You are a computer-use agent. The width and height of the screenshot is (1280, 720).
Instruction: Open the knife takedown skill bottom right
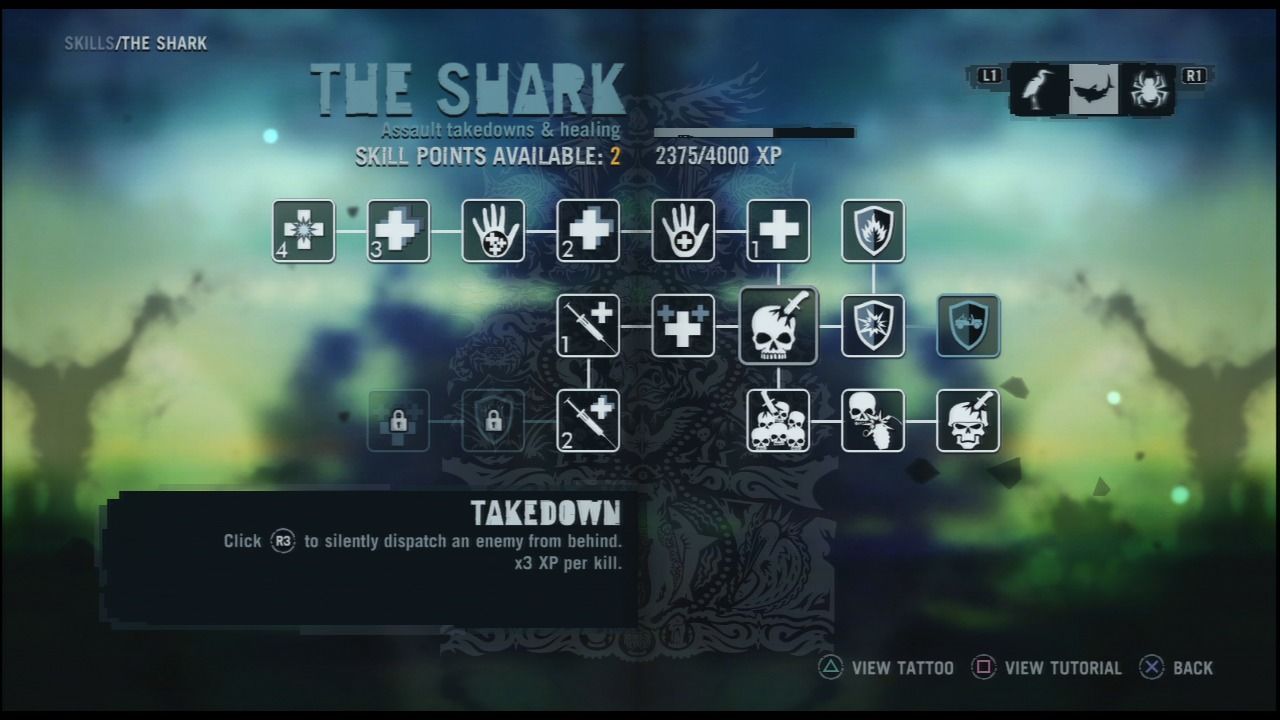(x=964, y=420)
